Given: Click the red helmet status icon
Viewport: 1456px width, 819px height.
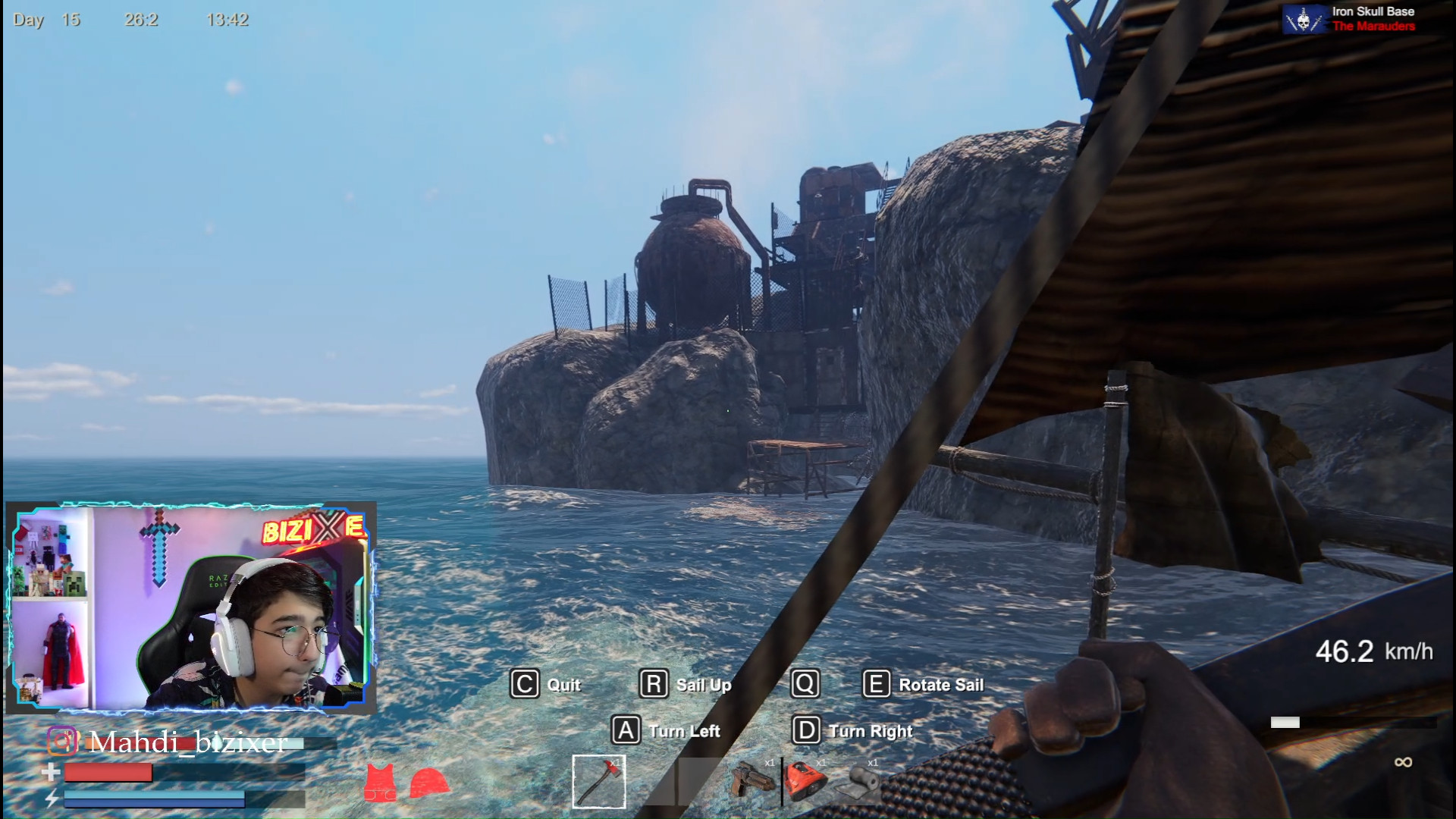Looking at the screenshot, I should (x=429, y=783).
